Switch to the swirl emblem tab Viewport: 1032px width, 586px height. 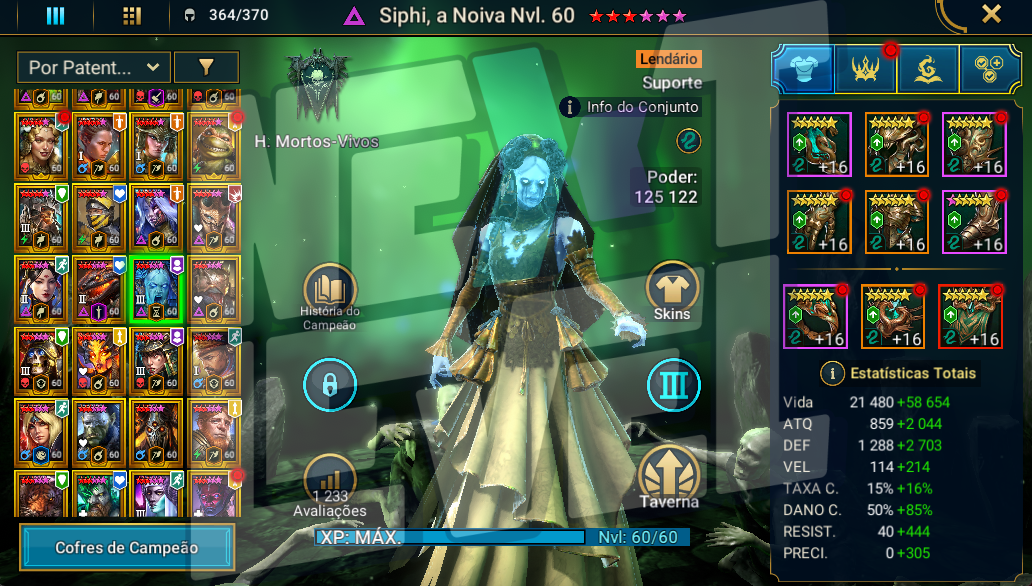pyautogui.click(x=927, y=69)
